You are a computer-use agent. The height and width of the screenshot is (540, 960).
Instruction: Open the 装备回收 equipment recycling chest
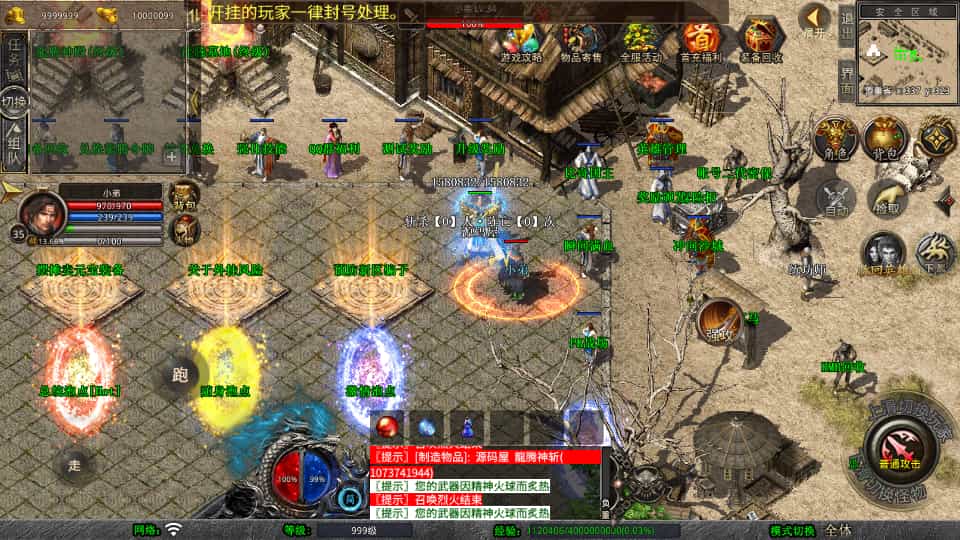coord(762,41)
